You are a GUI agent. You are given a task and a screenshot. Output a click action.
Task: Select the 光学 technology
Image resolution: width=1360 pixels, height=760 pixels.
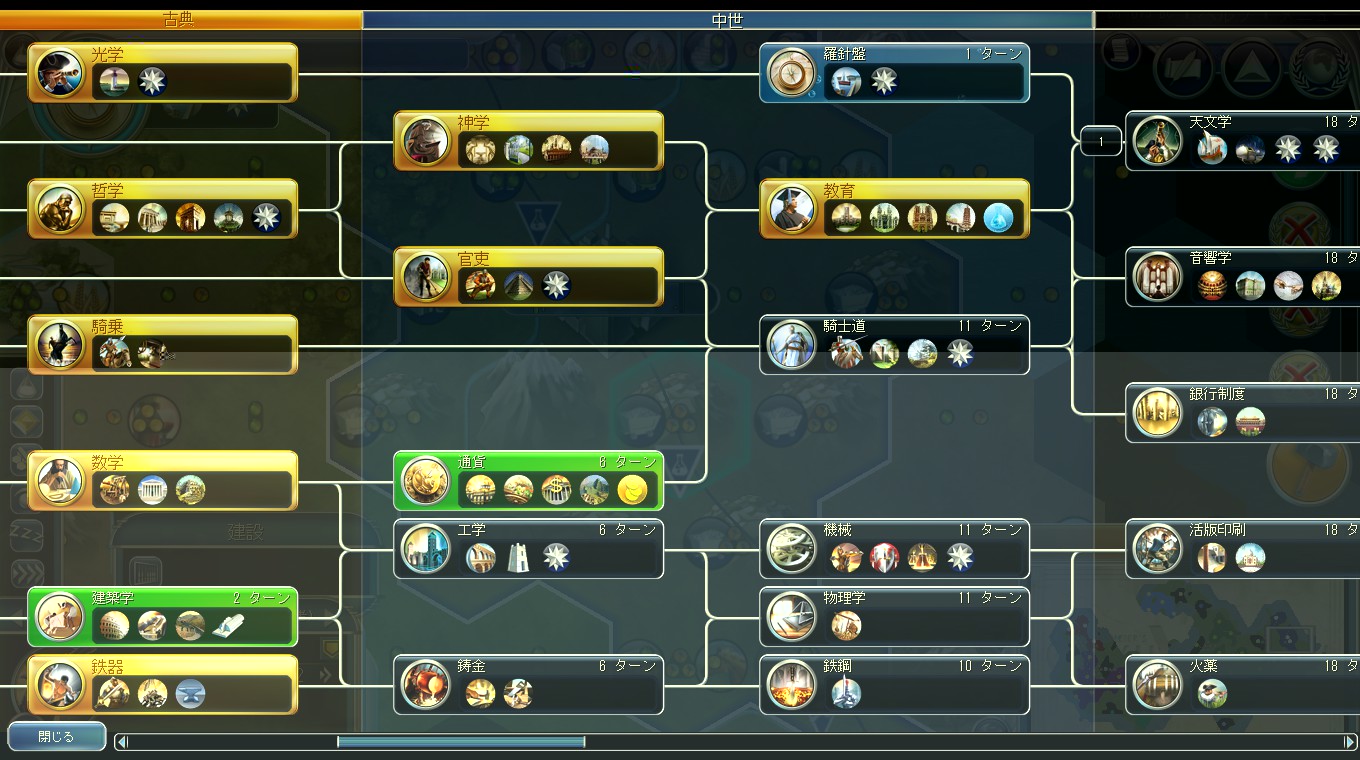click(163, 72)
